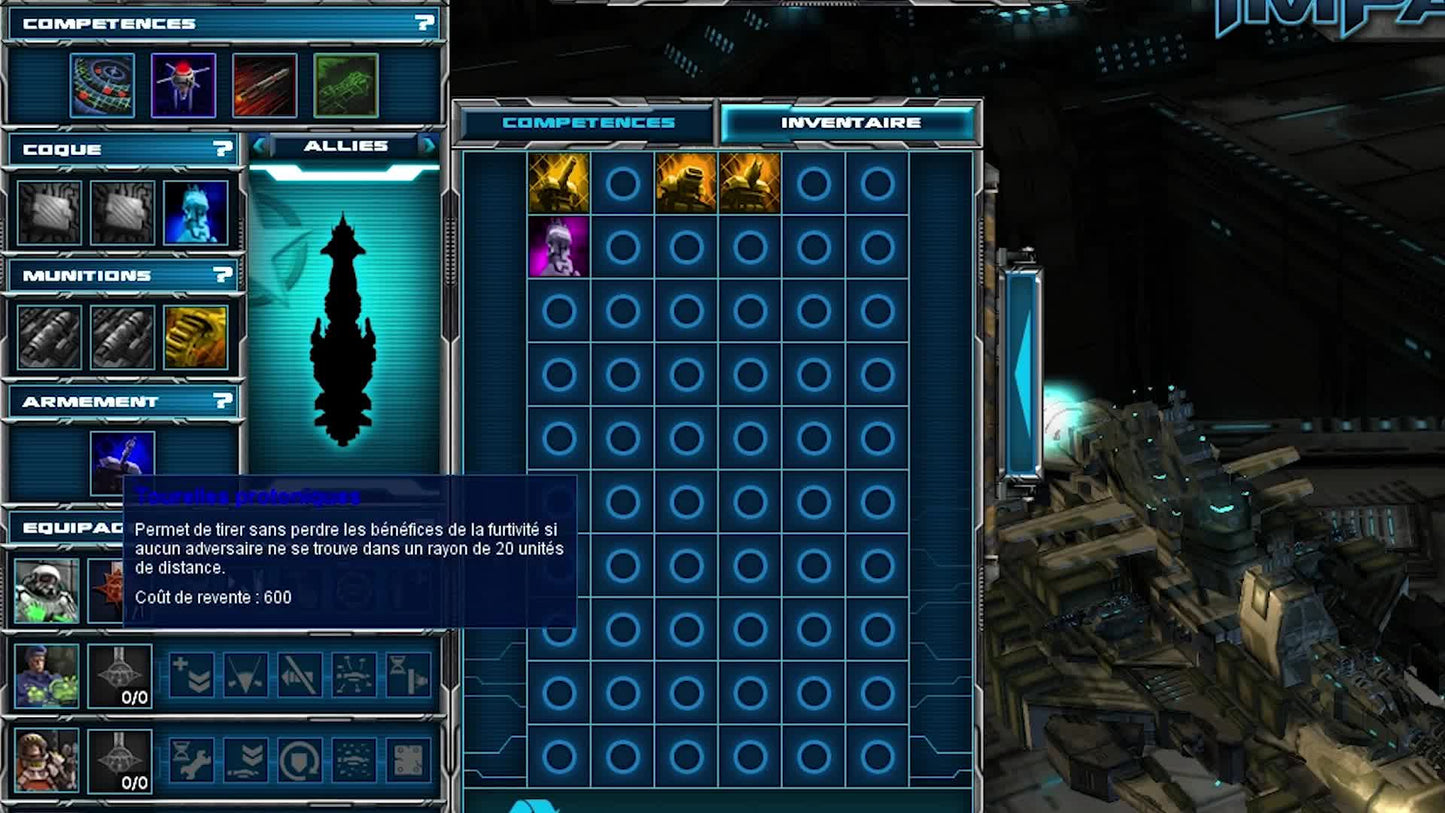Click the hourglass and wrench crew skill
The image size is (1445, 813).
pyautogui.click(x=191, y=760)
